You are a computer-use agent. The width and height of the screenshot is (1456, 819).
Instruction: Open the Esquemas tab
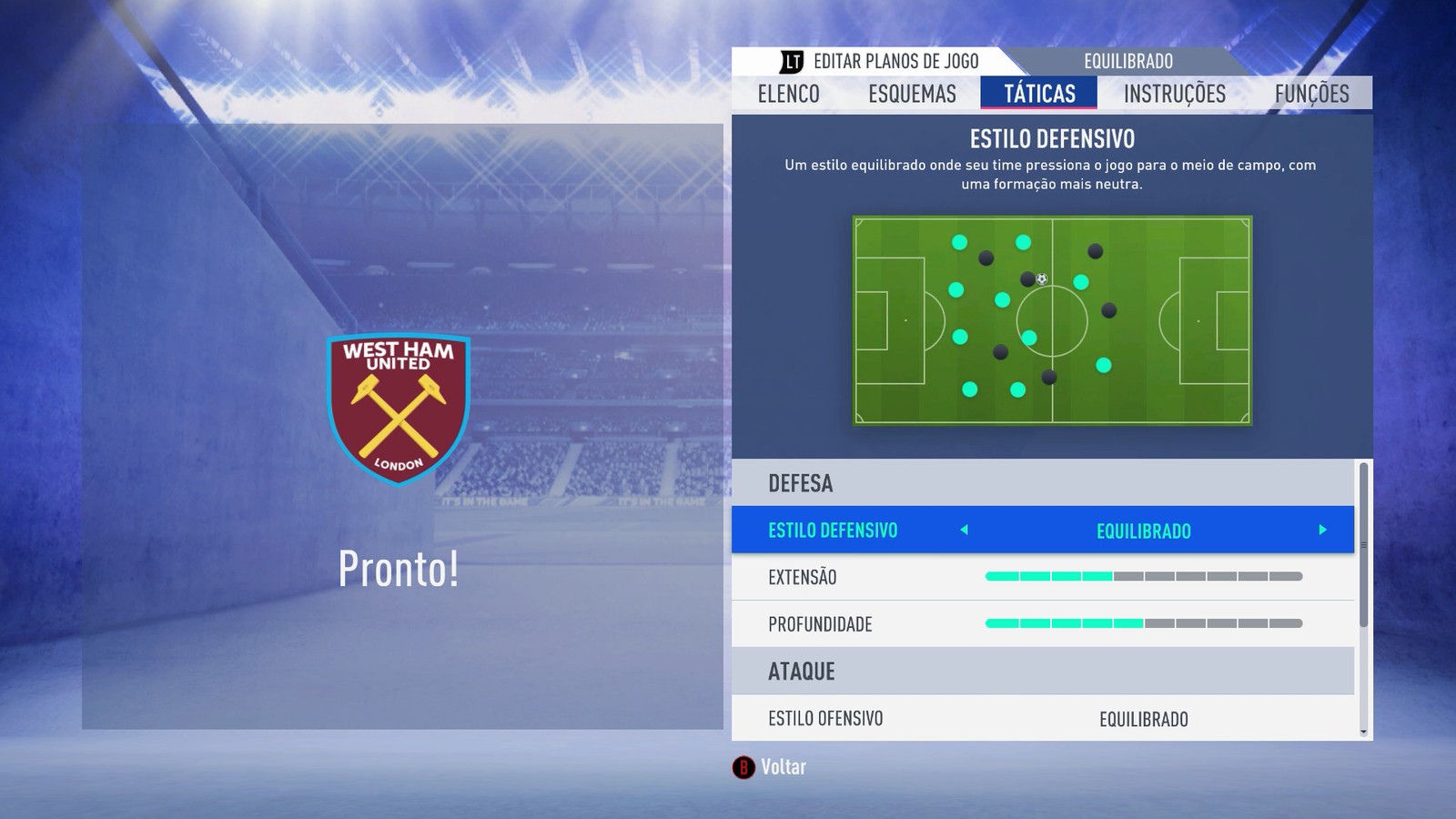pos(912,94)
